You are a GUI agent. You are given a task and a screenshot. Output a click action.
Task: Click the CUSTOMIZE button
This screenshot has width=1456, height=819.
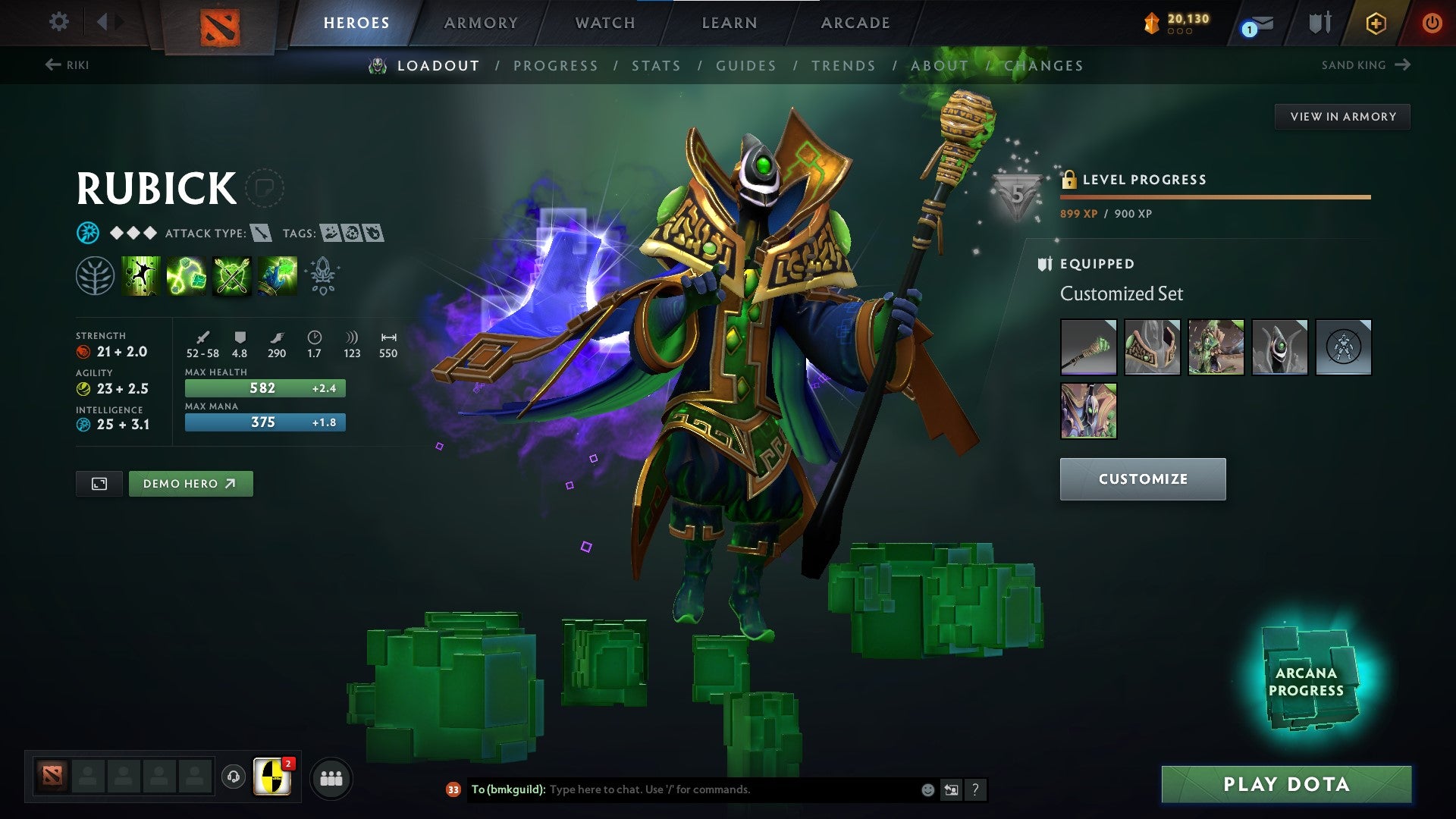point(1143,479)
